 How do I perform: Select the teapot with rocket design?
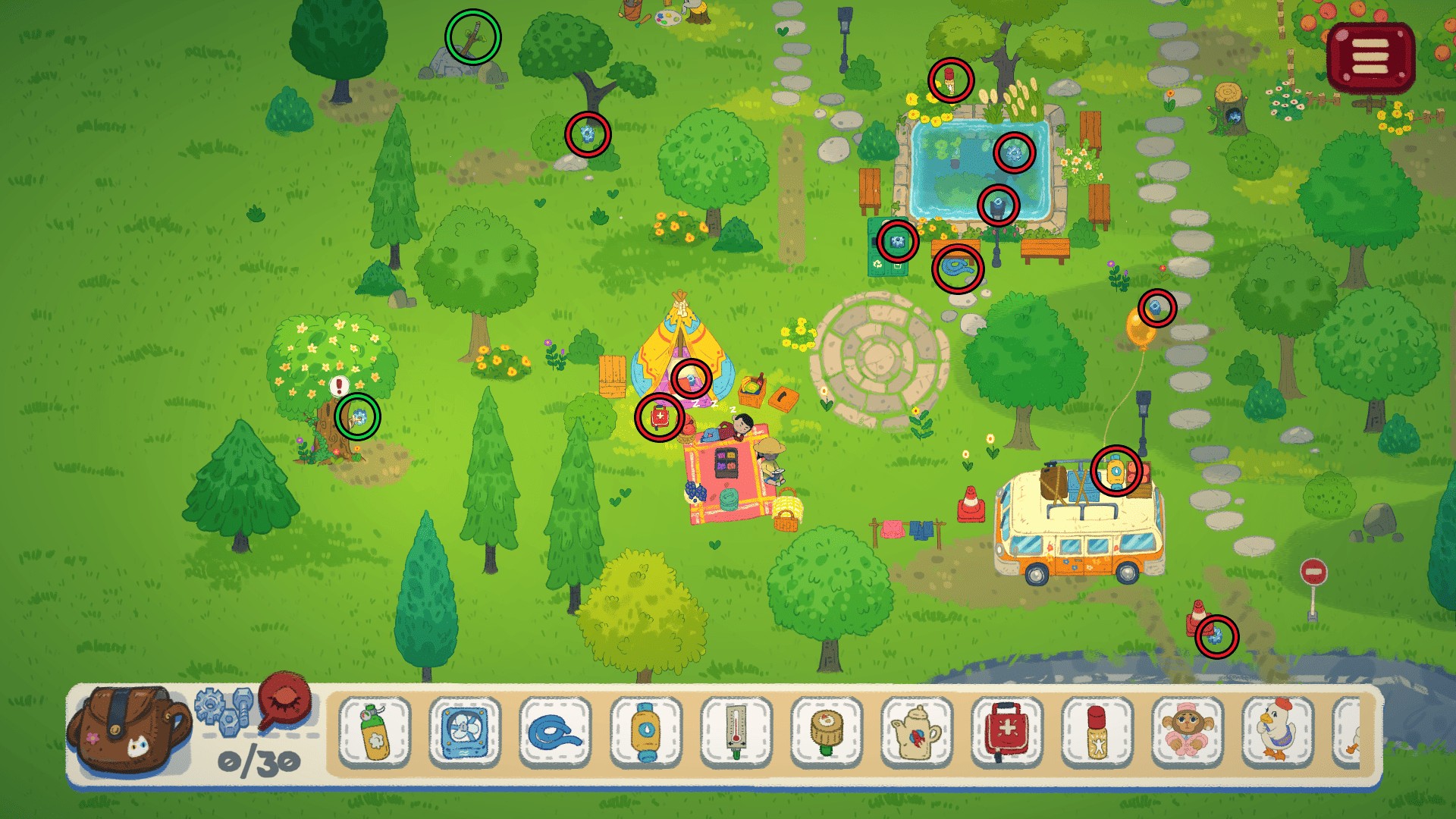pyautogui.click(x=917, y=732)
